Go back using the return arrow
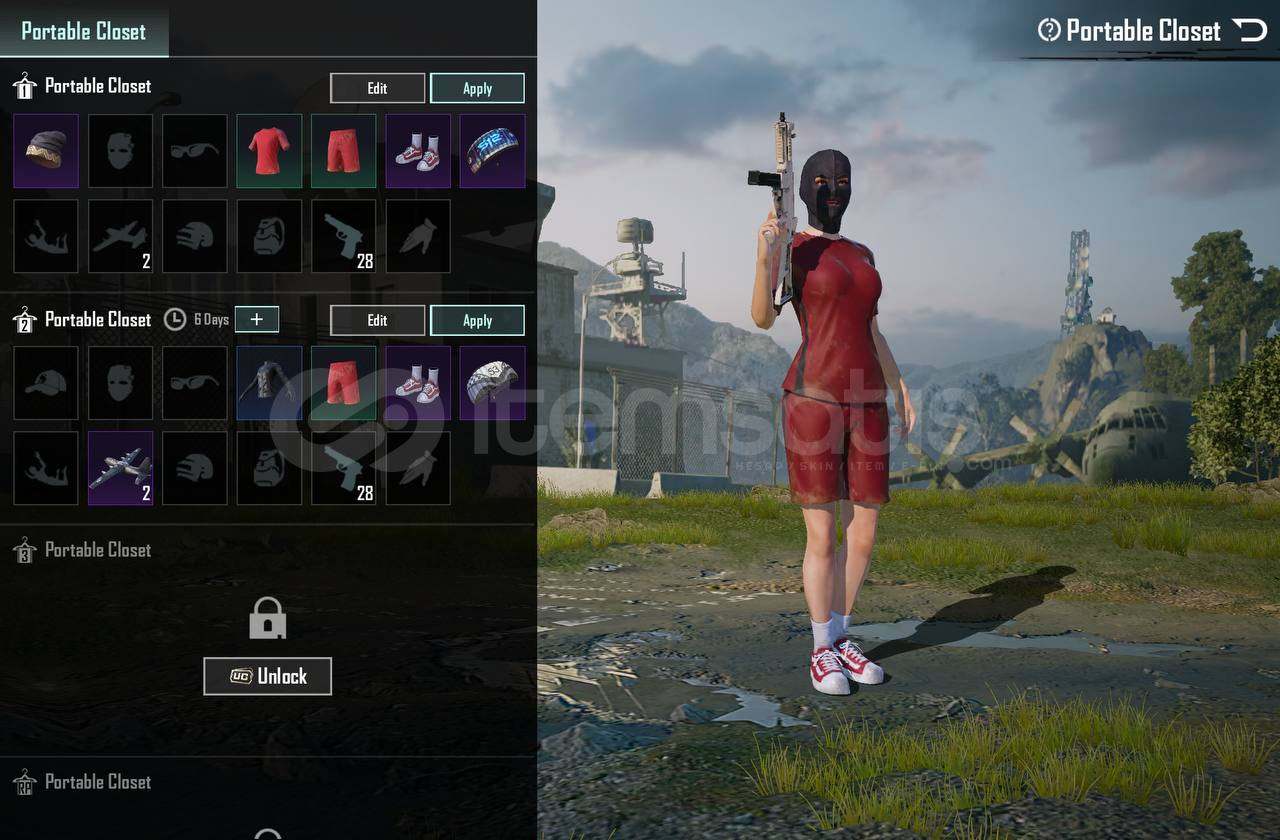This screenshot has height=840, width=1280. click(1249, 30)
